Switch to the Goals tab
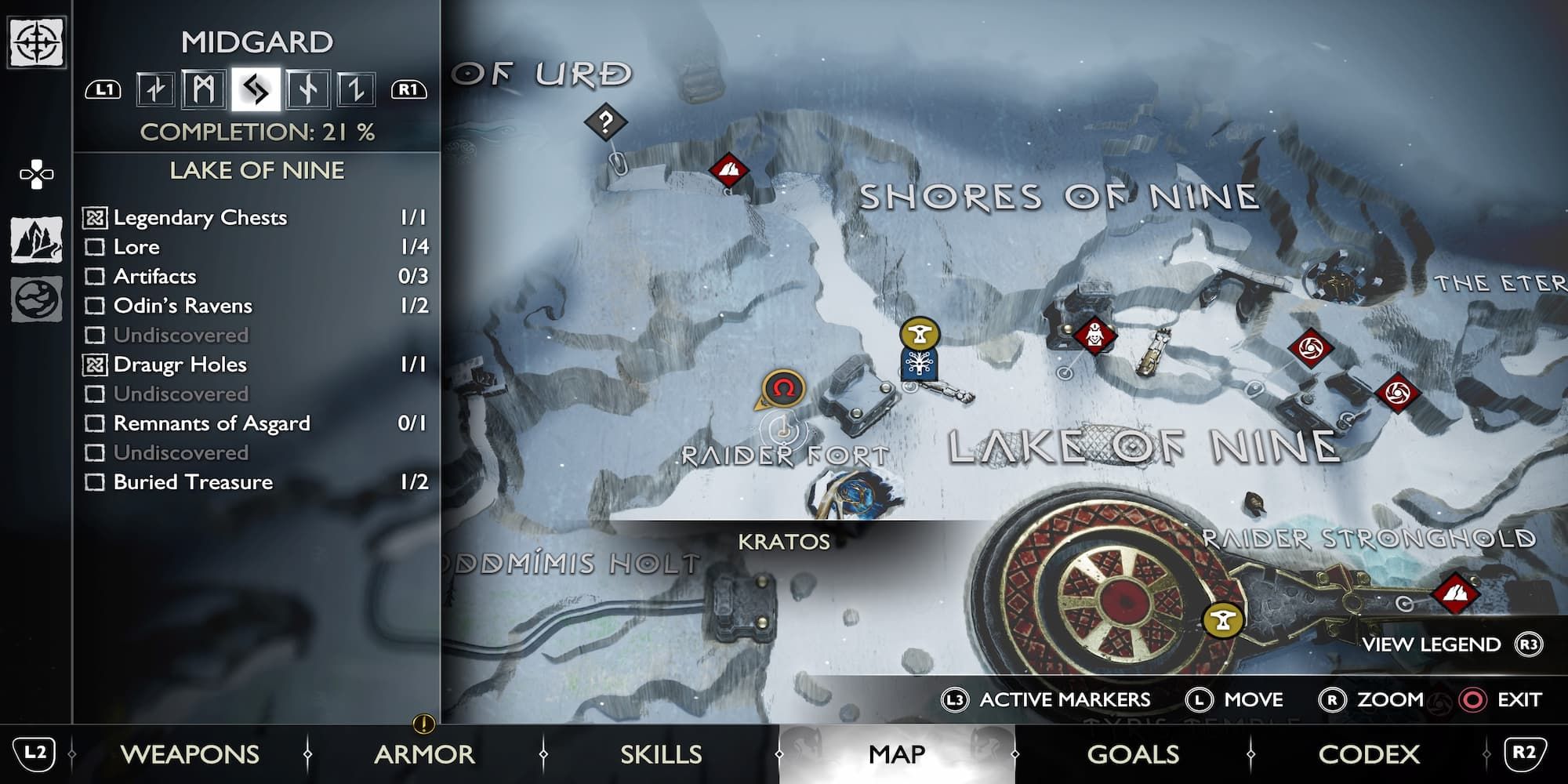 (x=1132, y=753)
